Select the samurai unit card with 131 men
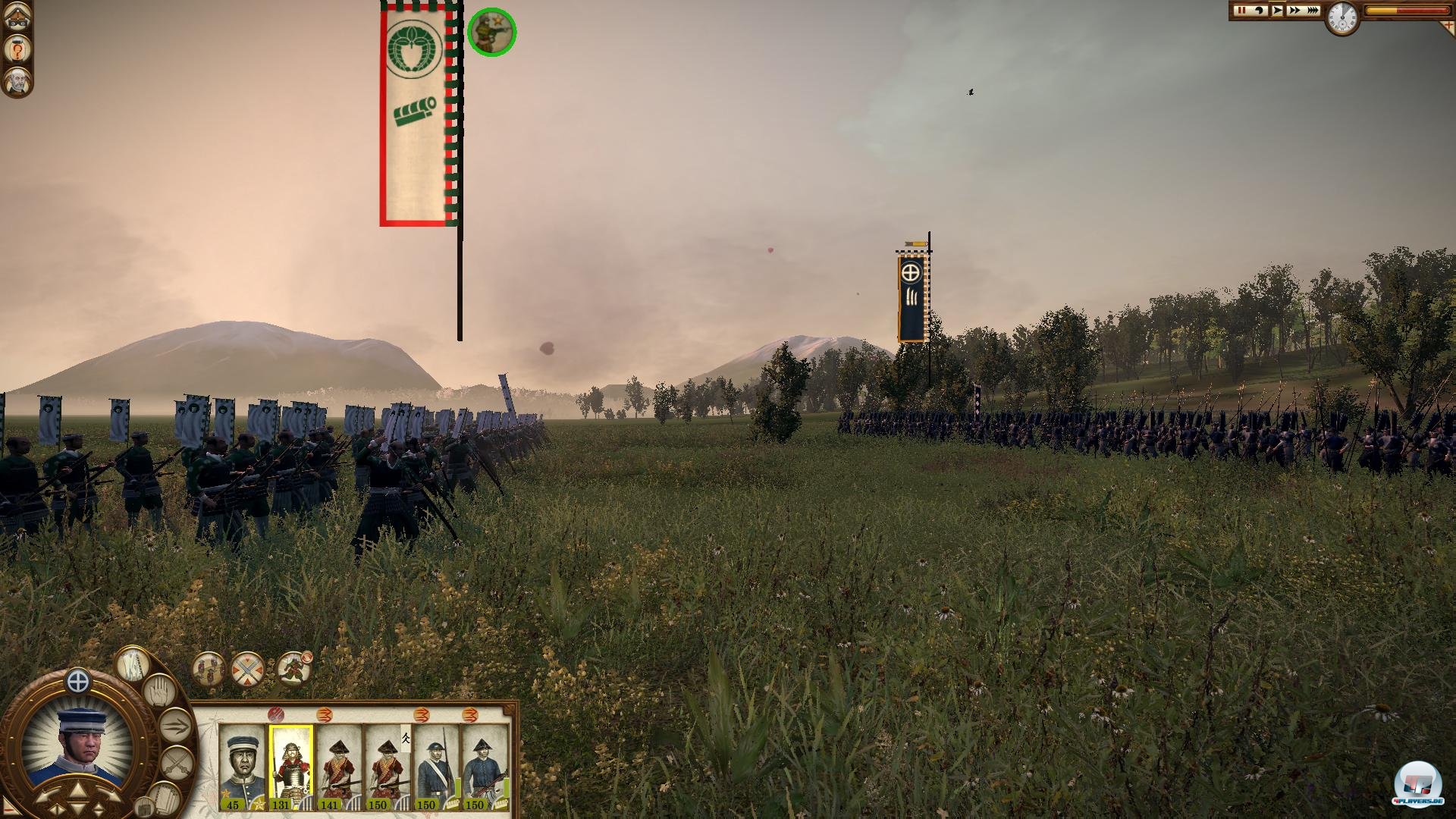This screenshot has width=1456, height=819. click(x=291, y=767)
